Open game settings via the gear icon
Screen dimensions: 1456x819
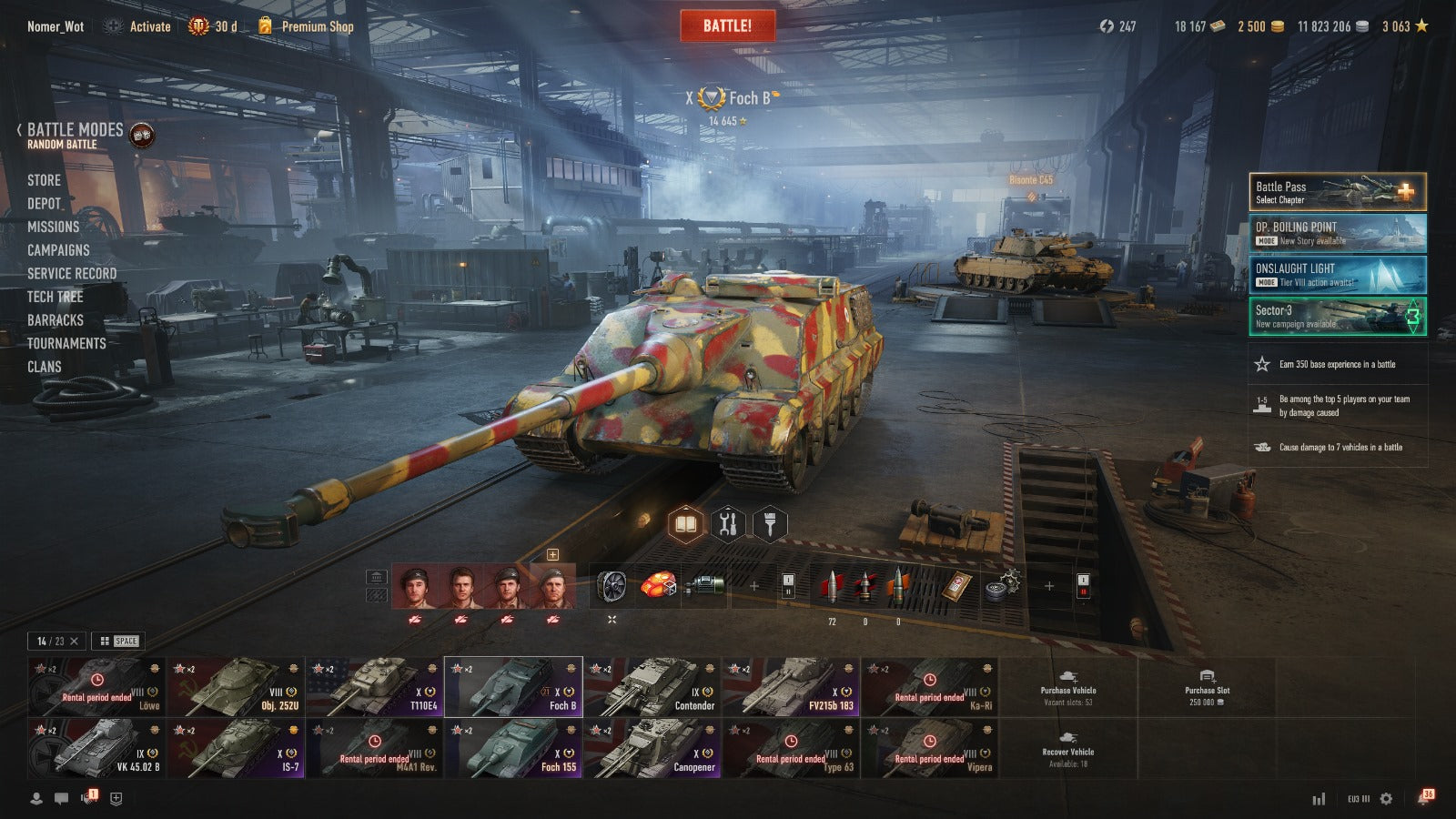pyautogui.click(x=1386, y=799)
